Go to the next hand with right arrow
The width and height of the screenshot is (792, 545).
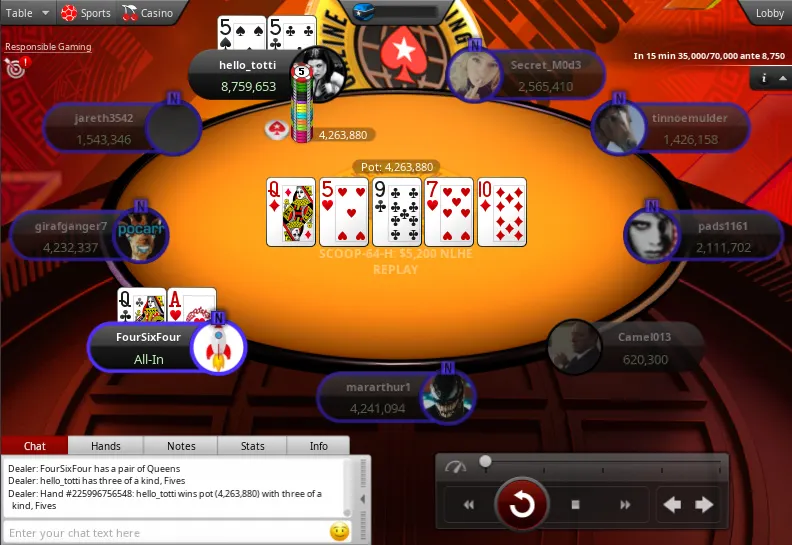tap(704, 505)
